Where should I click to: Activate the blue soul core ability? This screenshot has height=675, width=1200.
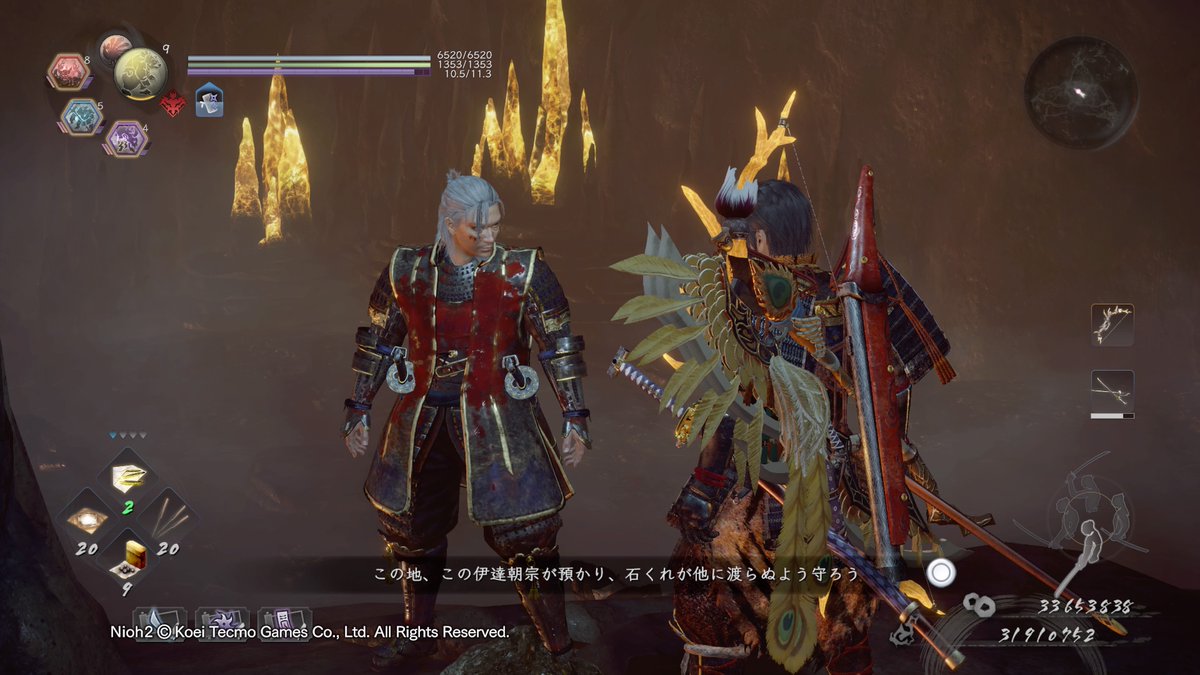coord(81,116)
